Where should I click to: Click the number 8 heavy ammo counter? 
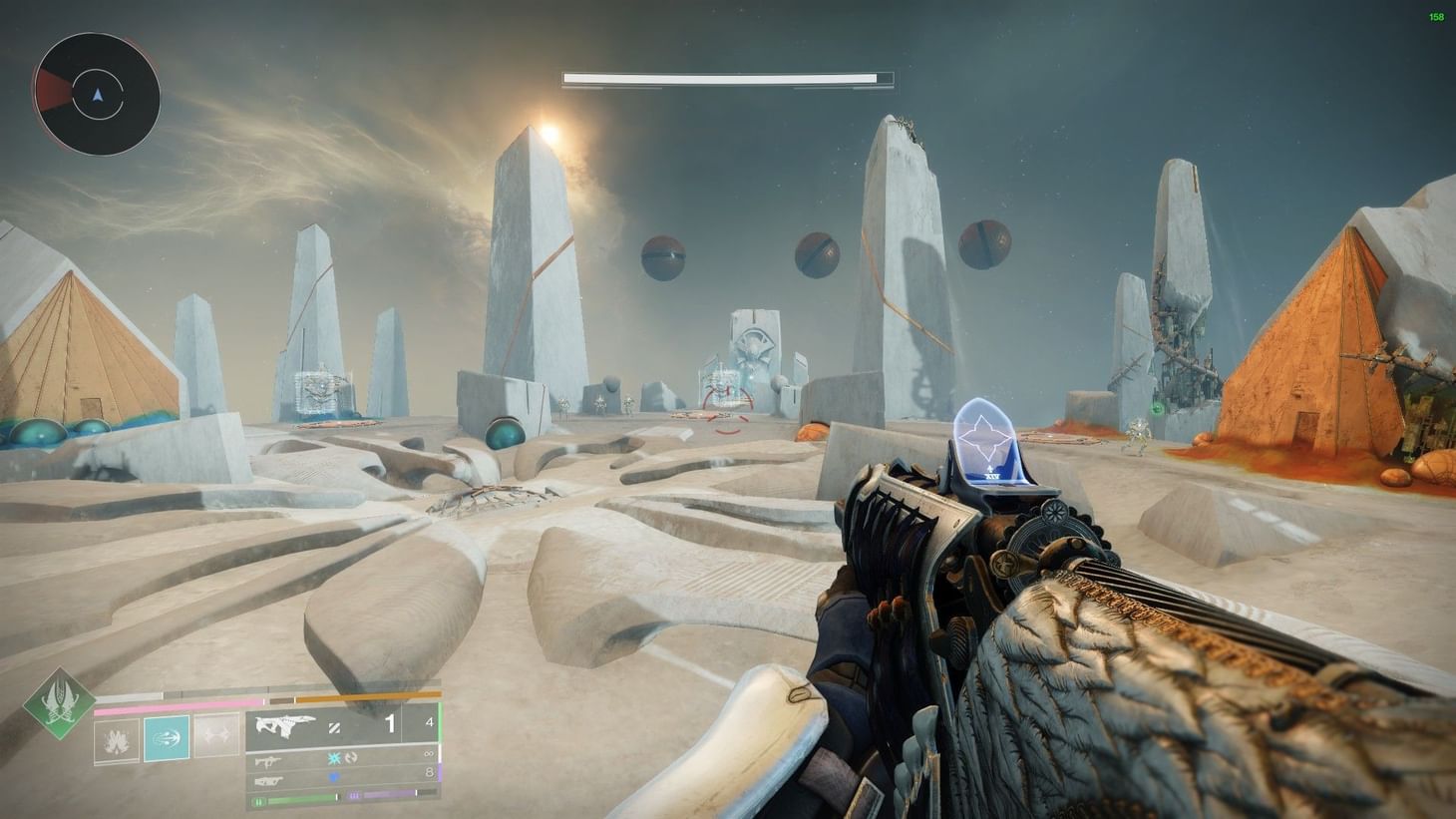point(429,770)
